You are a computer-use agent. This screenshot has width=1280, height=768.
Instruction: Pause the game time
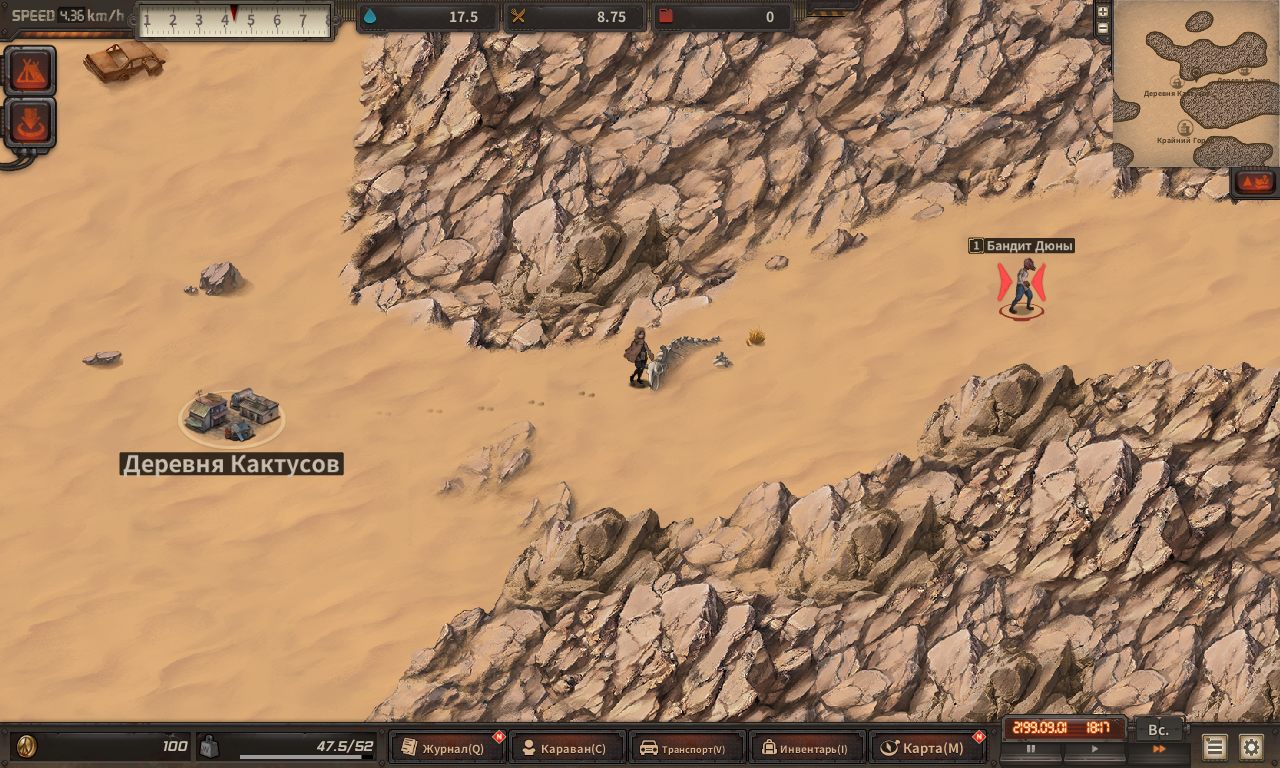coord(1031,749)
